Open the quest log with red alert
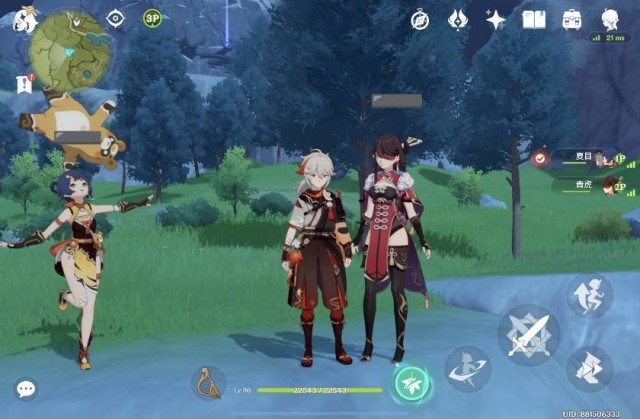Image resolution: width=640 pixels, height=419 pixels. click(x=25, y=85)
